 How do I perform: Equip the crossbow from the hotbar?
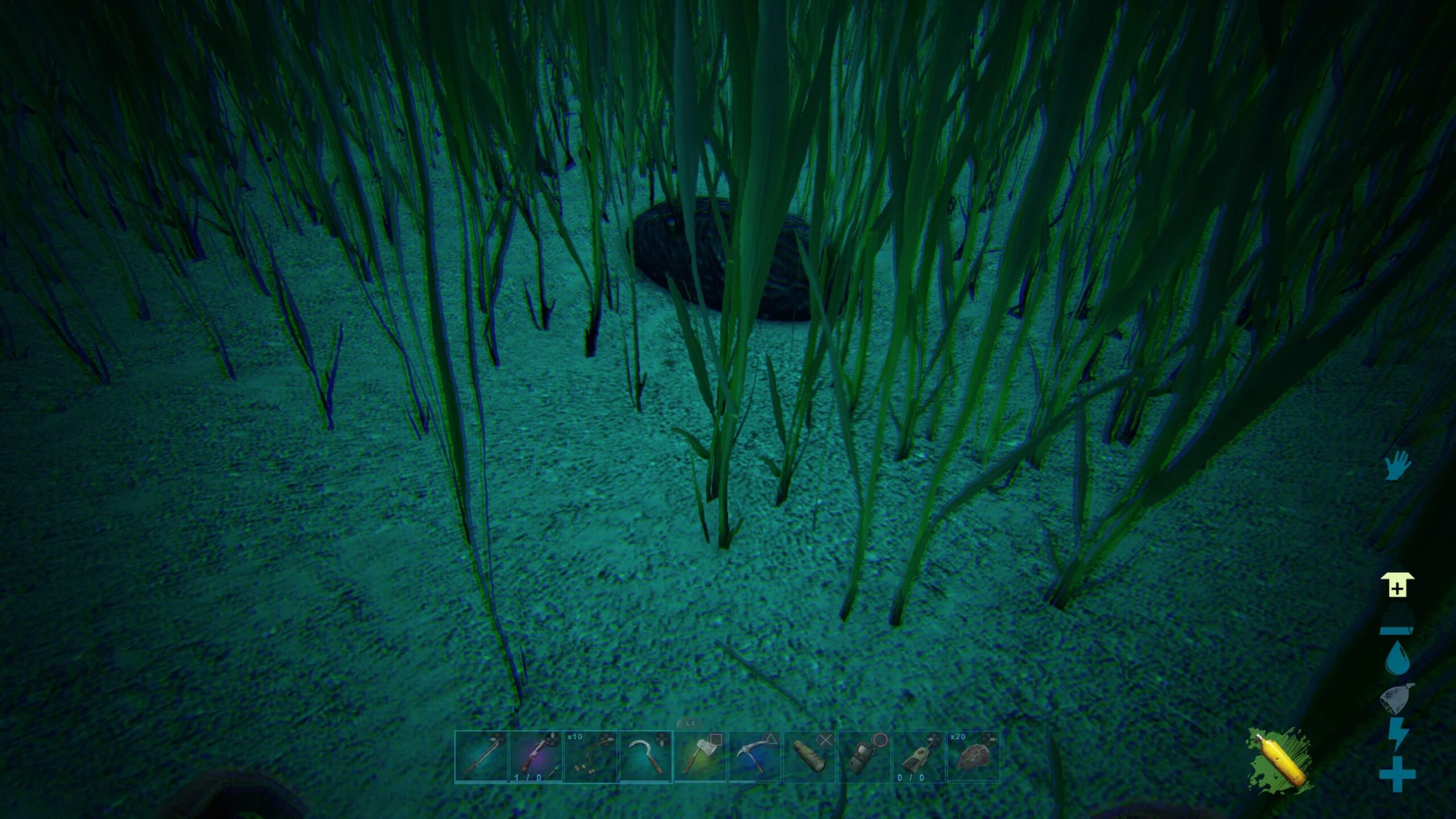pyautogui.click(x=536, y=757)
